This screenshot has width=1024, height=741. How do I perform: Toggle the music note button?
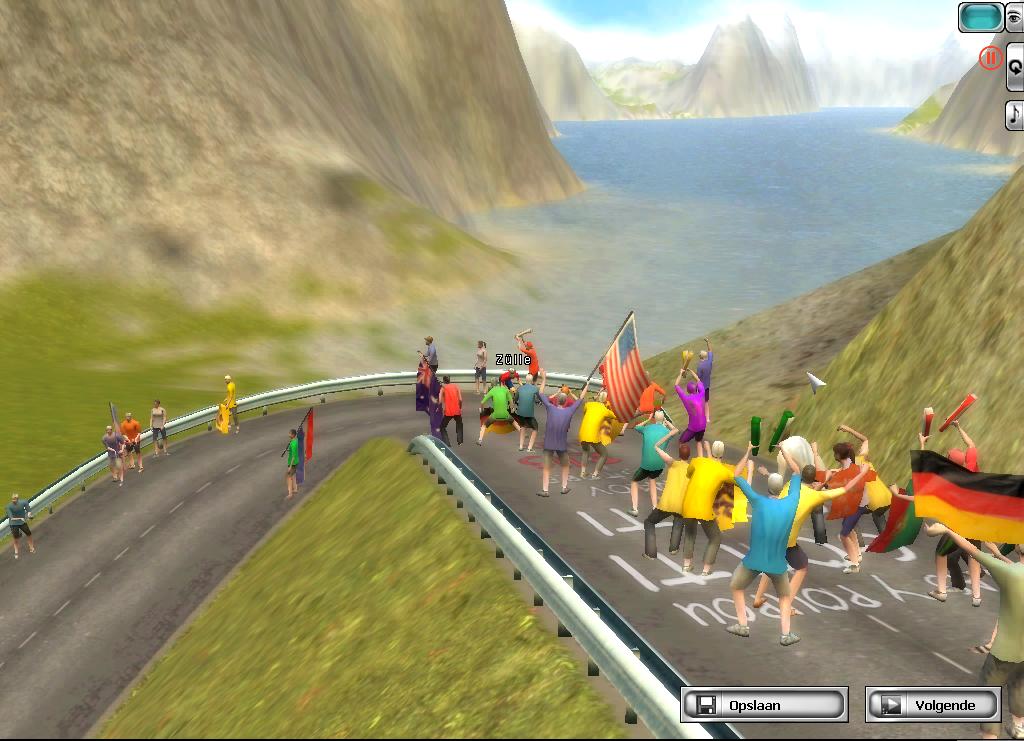click(x=1014, y=114)
